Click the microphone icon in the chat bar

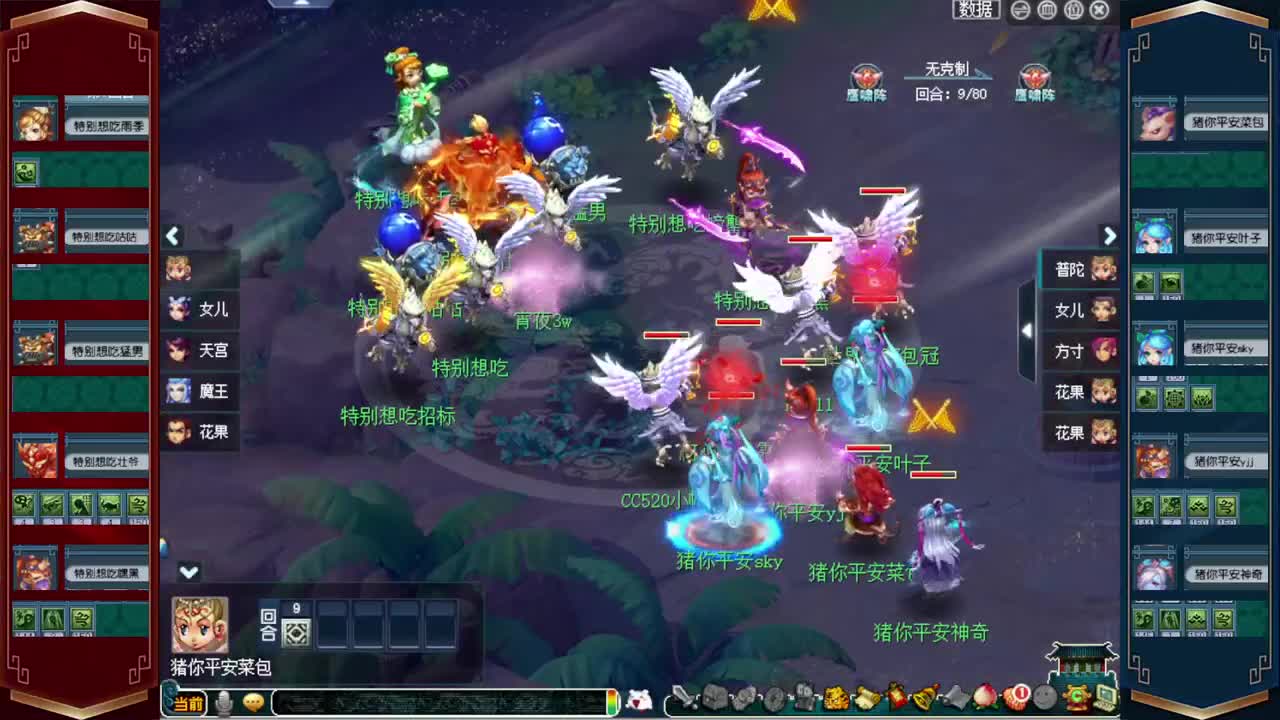pos(222,704)
